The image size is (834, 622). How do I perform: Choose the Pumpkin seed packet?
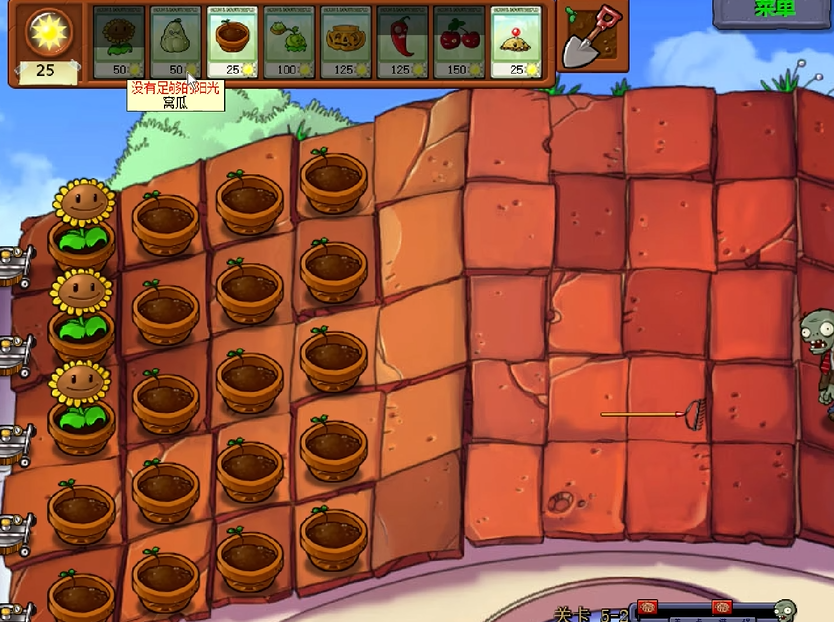pos(348,42)
